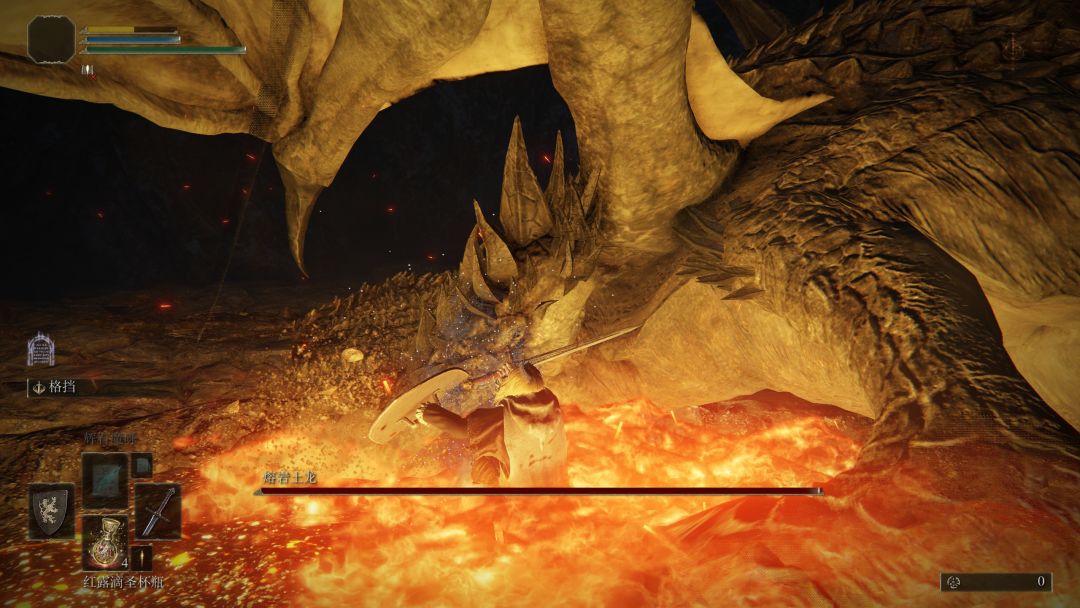Screen dimensions: 1080x608
Task: Click the gate-shaped icon above 格挡
Action: (41, 349)
